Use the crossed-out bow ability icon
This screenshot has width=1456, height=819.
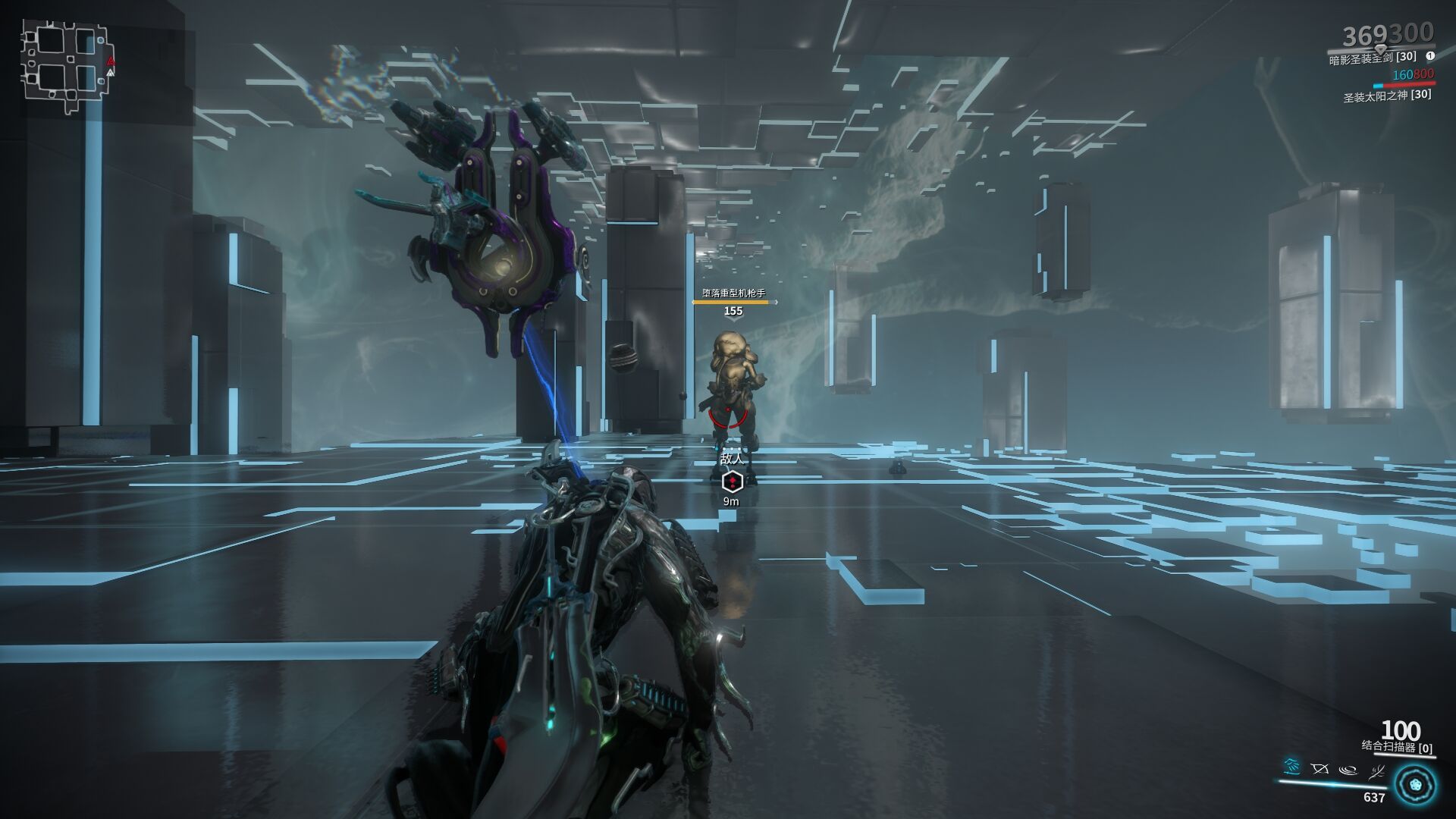tap(1319, 769)
